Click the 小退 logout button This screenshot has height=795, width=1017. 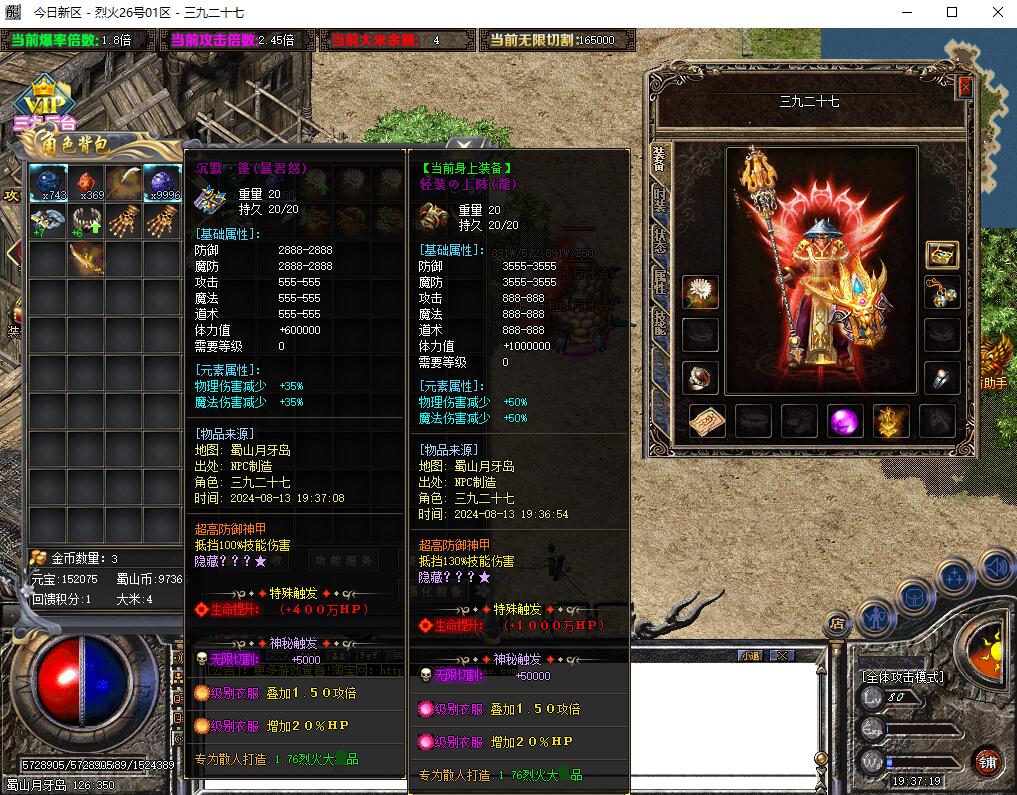[x=751, y=656]
